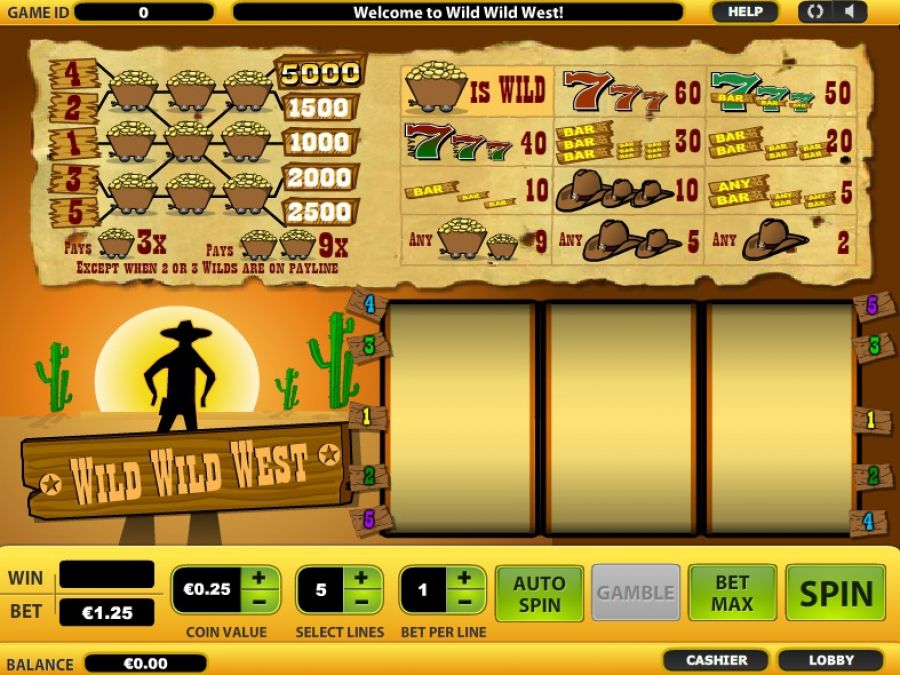Screen dimensions: 900x675
Task: Toggle the speaker sound icon
Action: (x=849, y=12)
